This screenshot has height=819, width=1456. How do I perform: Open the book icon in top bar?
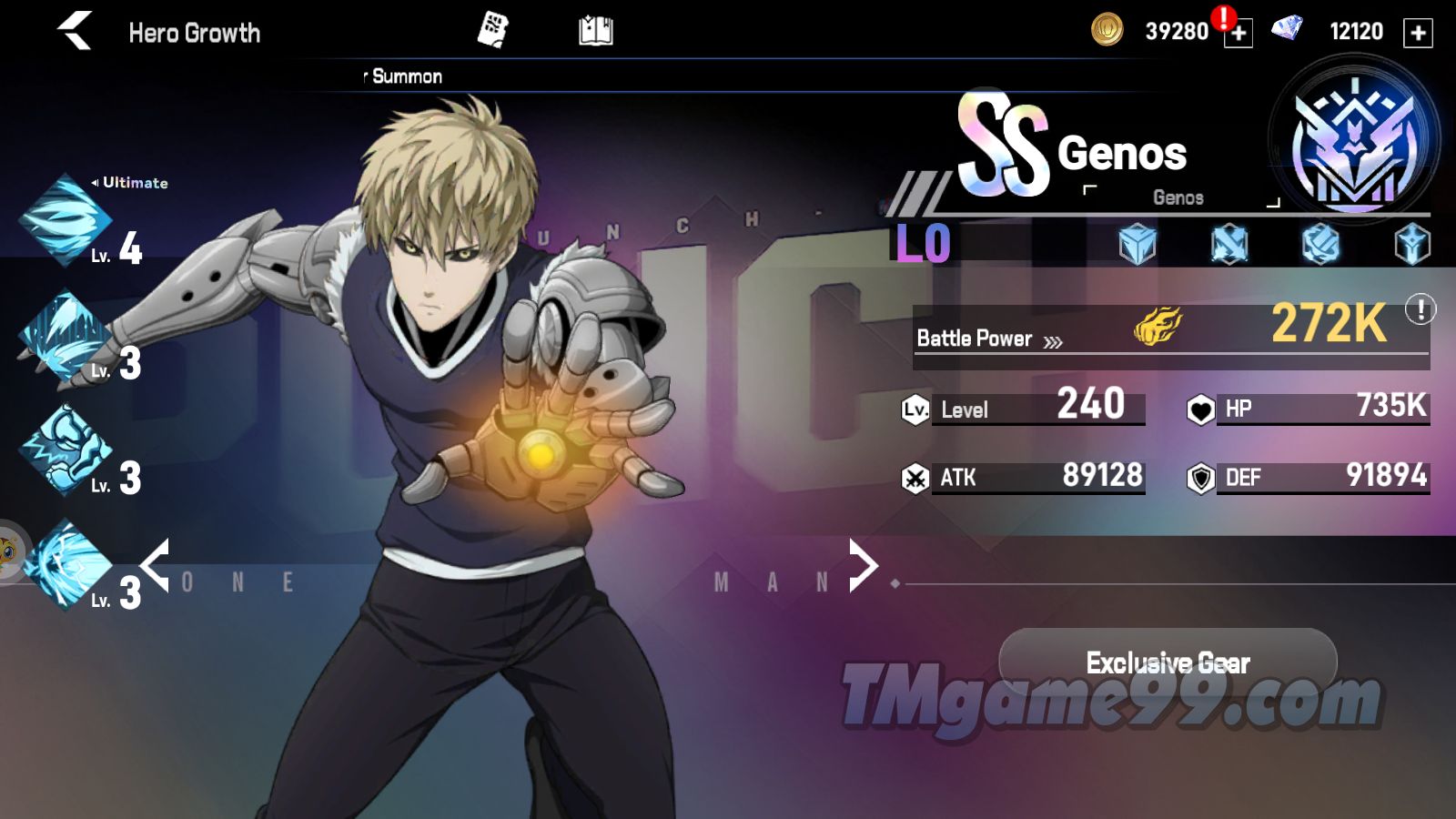596,31
